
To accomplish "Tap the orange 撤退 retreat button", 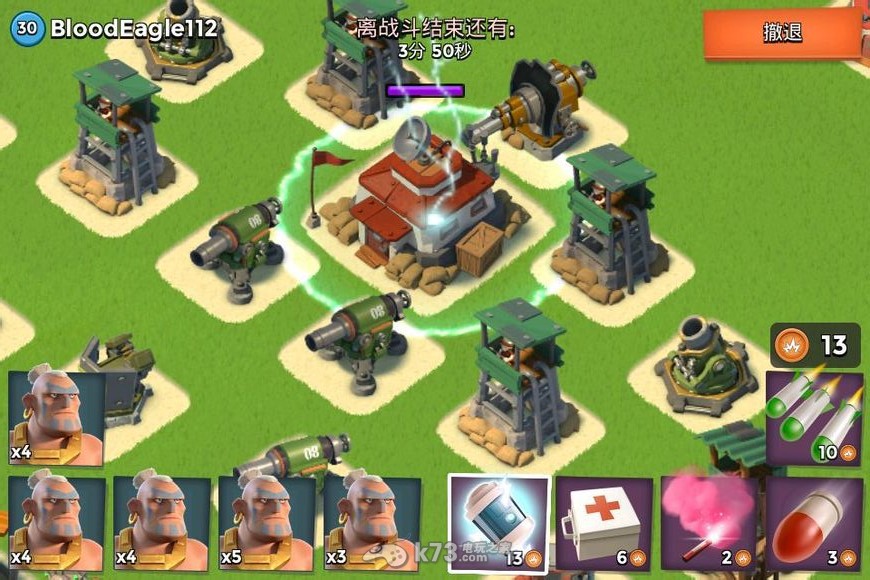I will (783, 33).
